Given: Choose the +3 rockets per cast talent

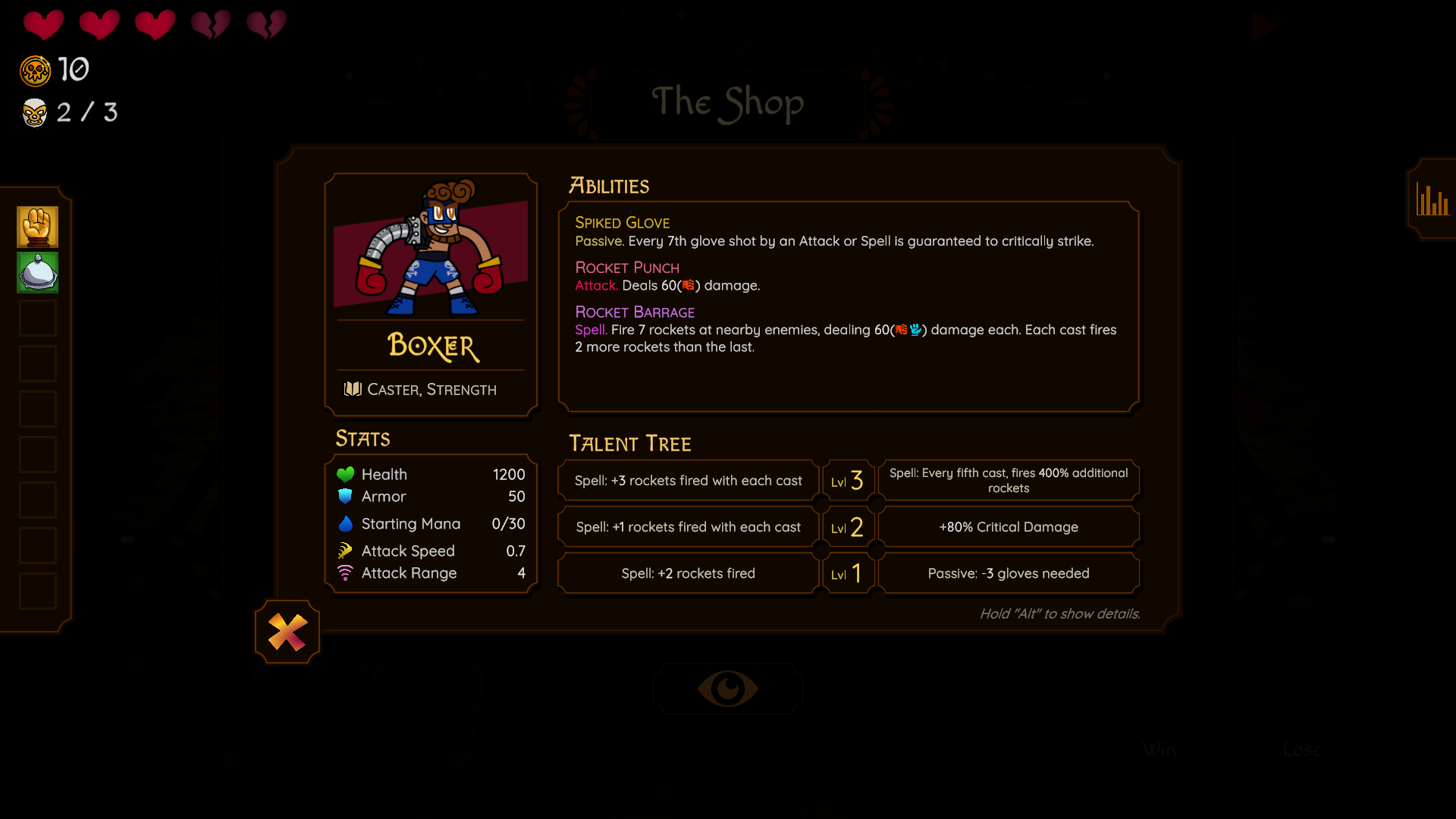Looking at the screenshot, I should pos(688,481).
